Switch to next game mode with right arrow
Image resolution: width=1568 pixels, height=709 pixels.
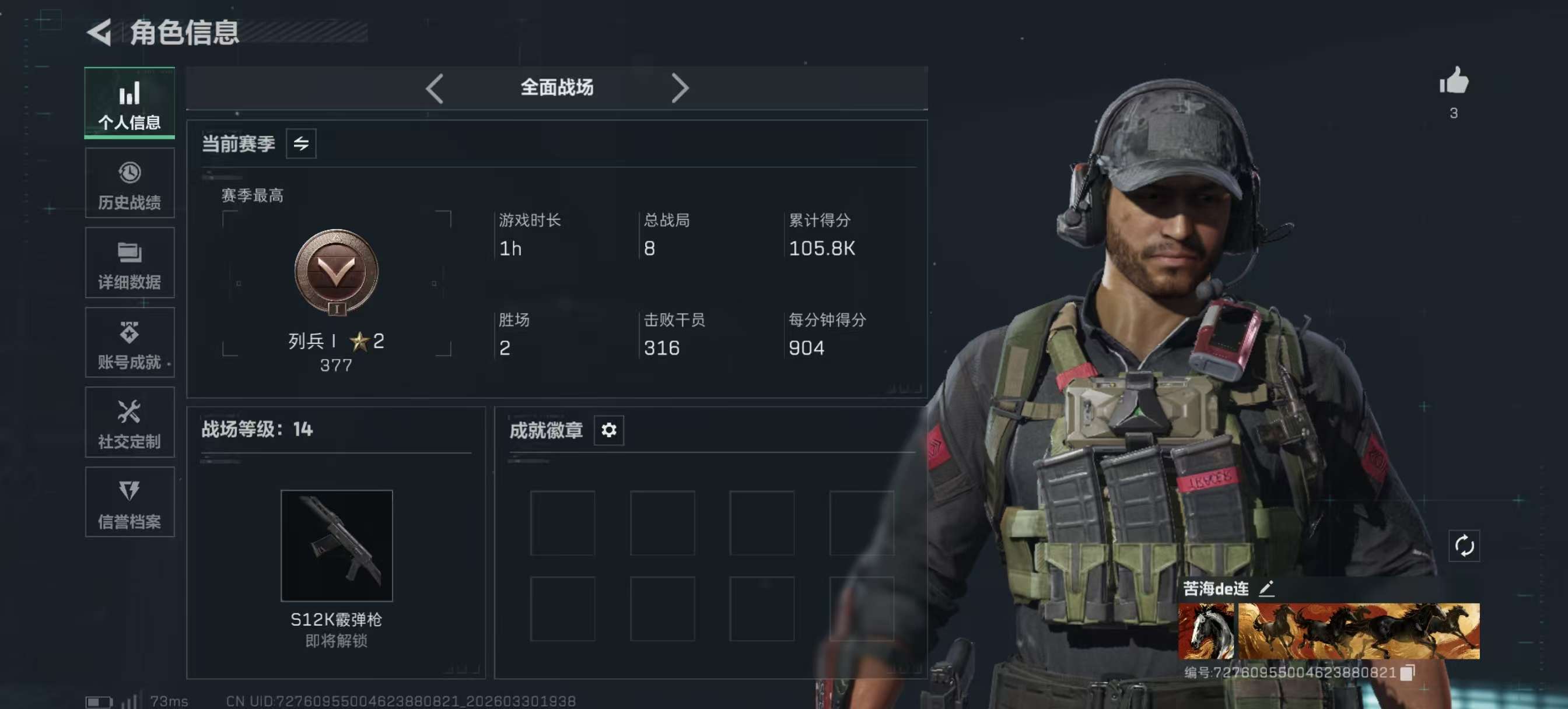point(680,89)
